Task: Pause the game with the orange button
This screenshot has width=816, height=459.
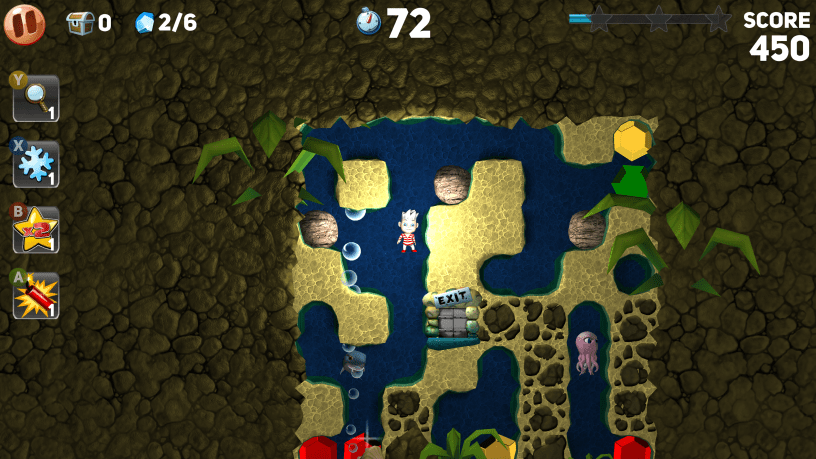Action: (24, 24)
